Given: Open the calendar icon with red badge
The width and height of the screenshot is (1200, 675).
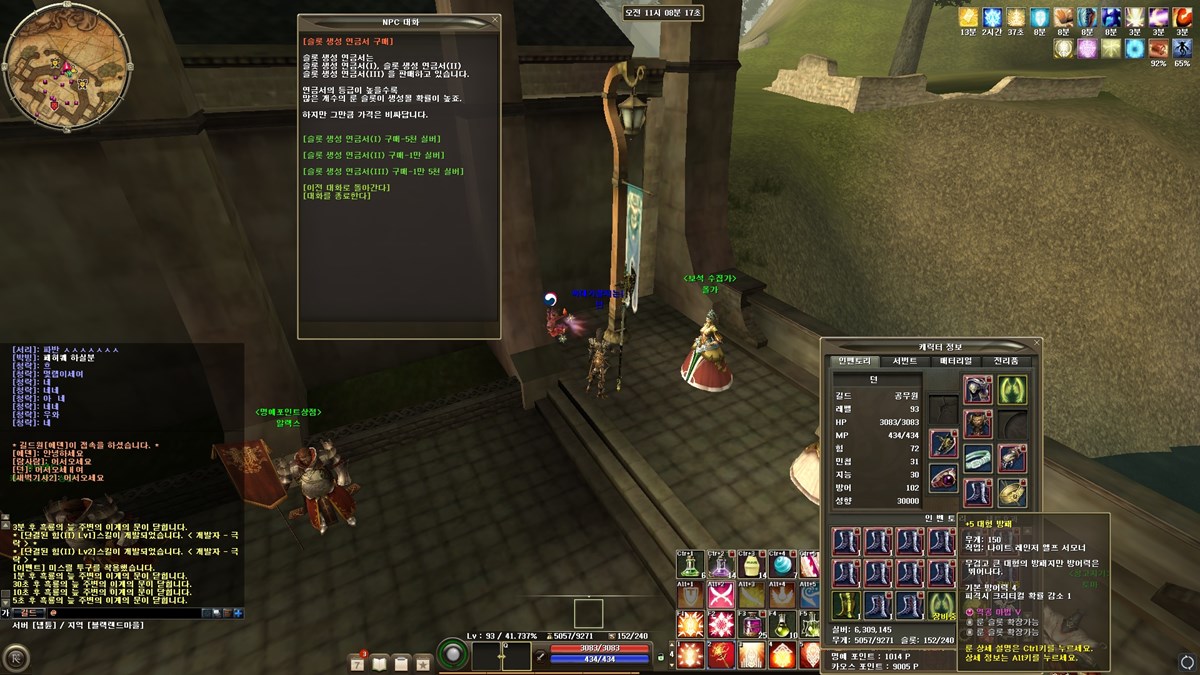Looking at the screenshot, I should pos(358,662).
